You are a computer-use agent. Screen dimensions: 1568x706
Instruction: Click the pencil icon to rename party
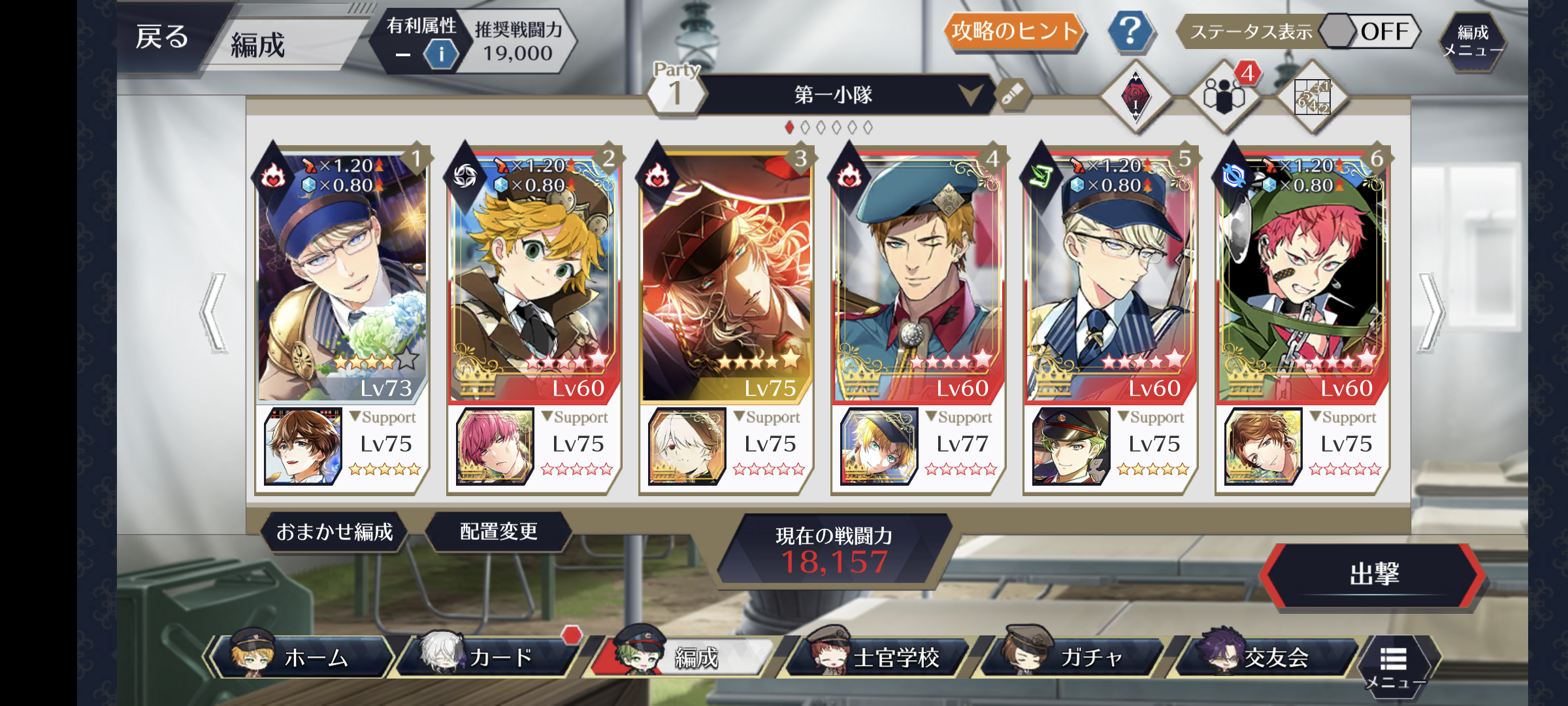1013,95
